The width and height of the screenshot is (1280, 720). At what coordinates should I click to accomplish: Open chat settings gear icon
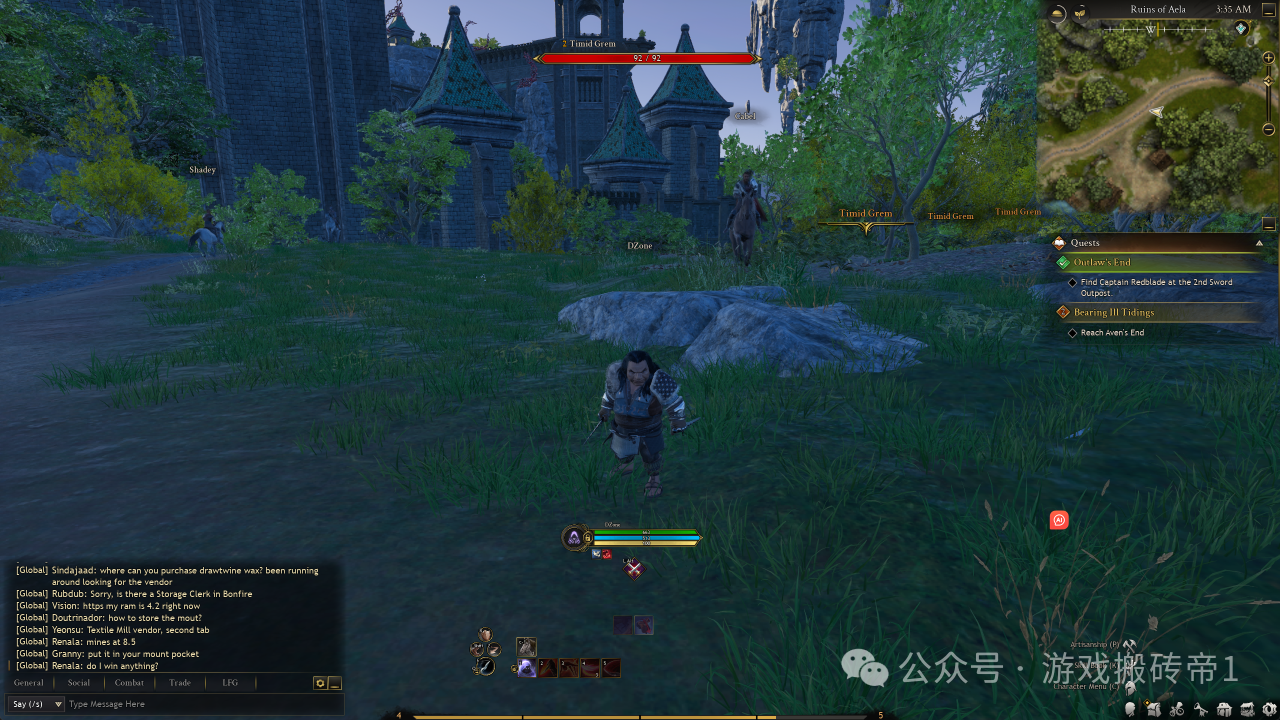(x=320, y=683)
